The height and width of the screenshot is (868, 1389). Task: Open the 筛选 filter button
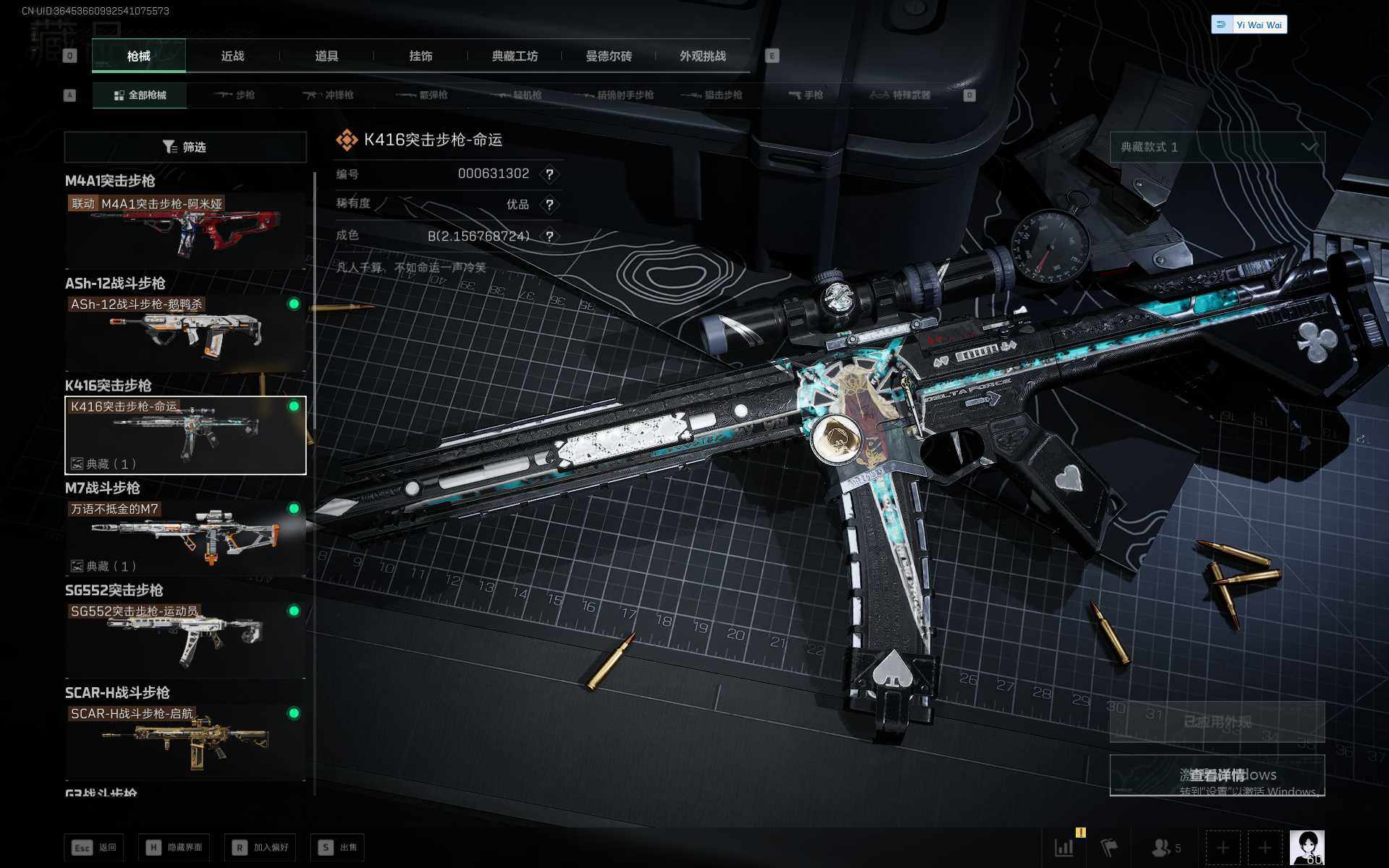(x=185, y=148)
